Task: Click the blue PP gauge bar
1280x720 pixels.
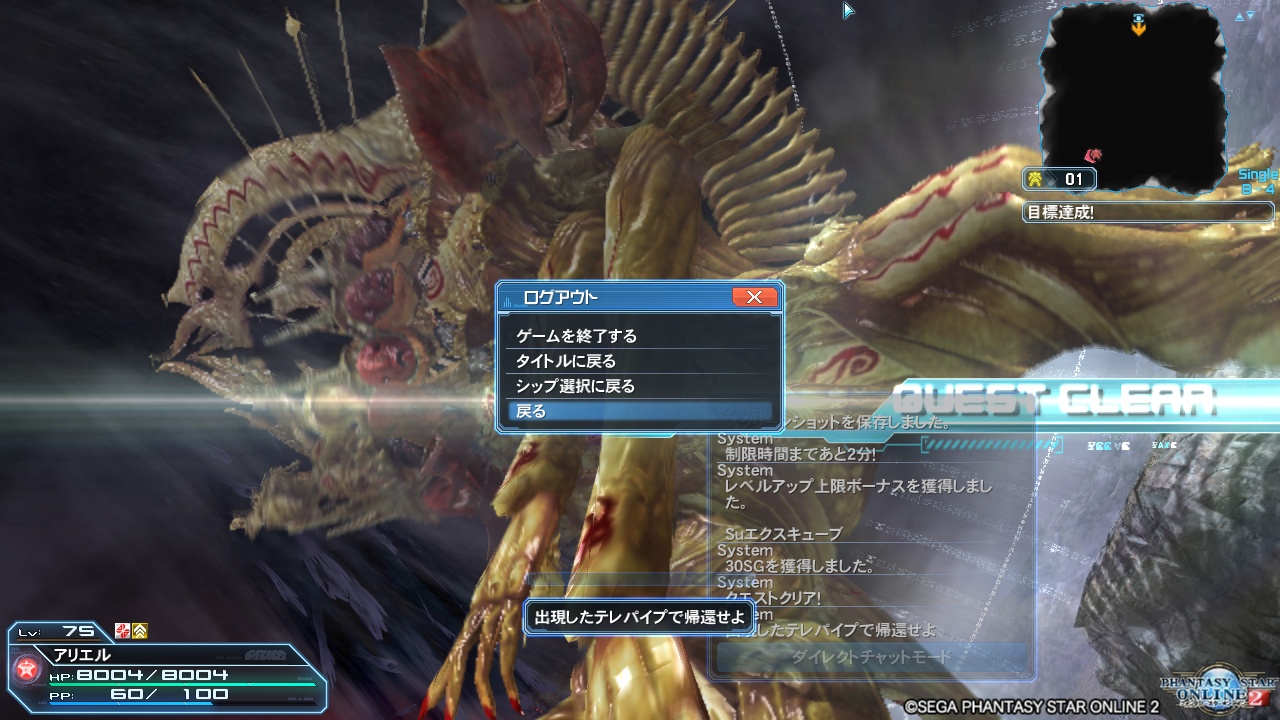Action: [x=130, y=704]
